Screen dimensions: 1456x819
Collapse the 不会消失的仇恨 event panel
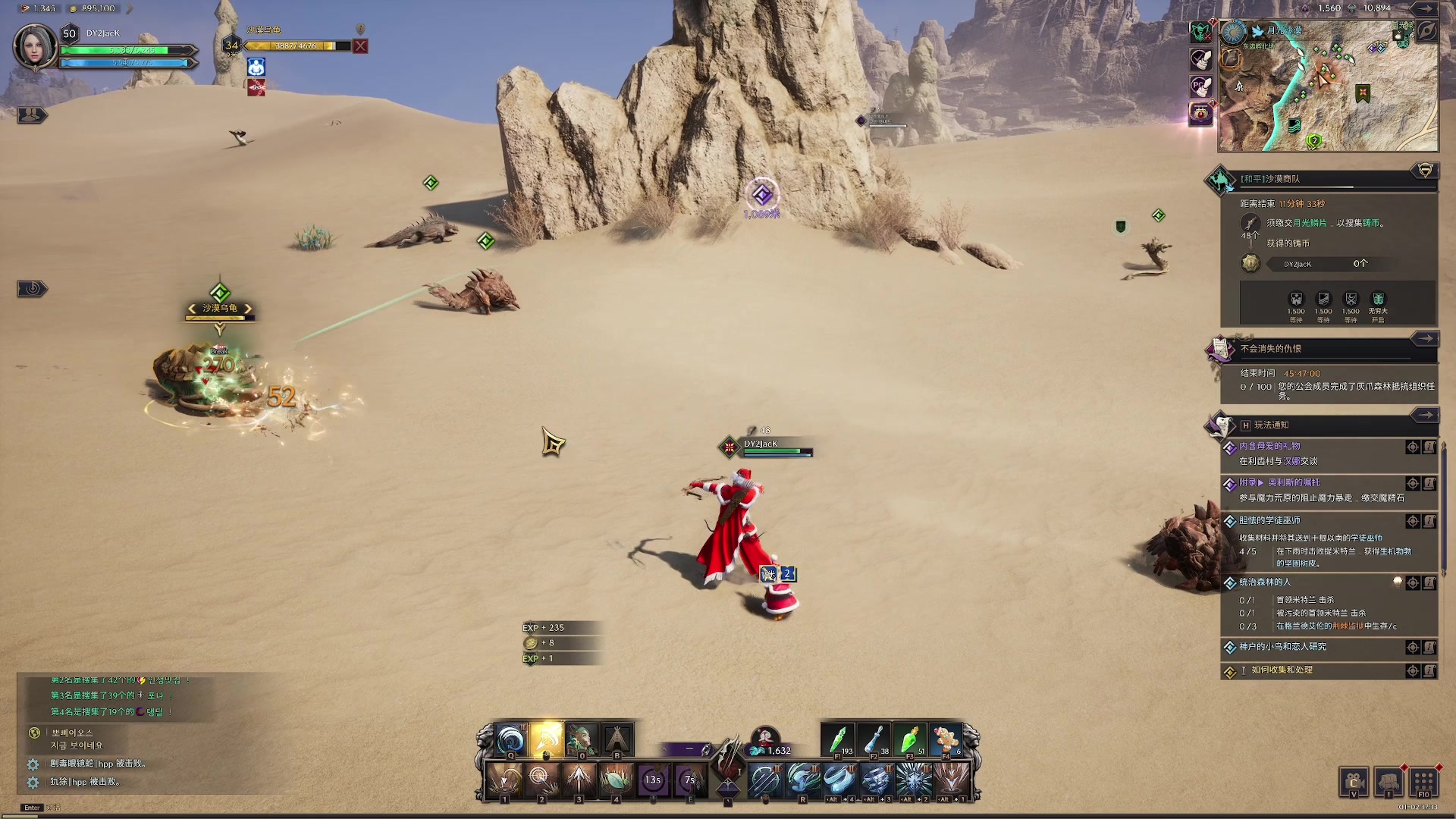pyautogui.click(x=1426, y=339)
